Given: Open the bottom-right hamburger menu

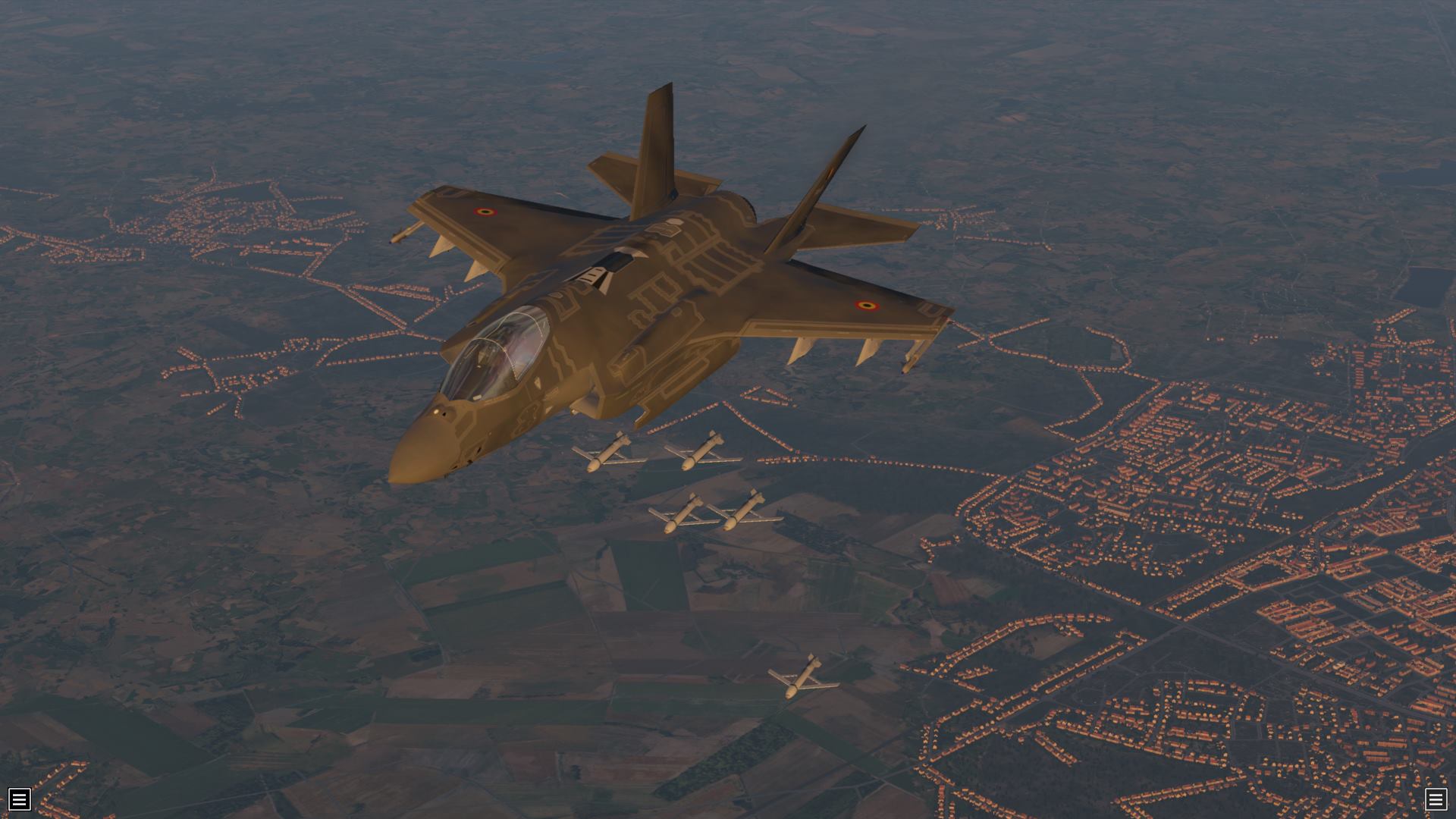Looking at the screenshot, I should [1436, 799].
